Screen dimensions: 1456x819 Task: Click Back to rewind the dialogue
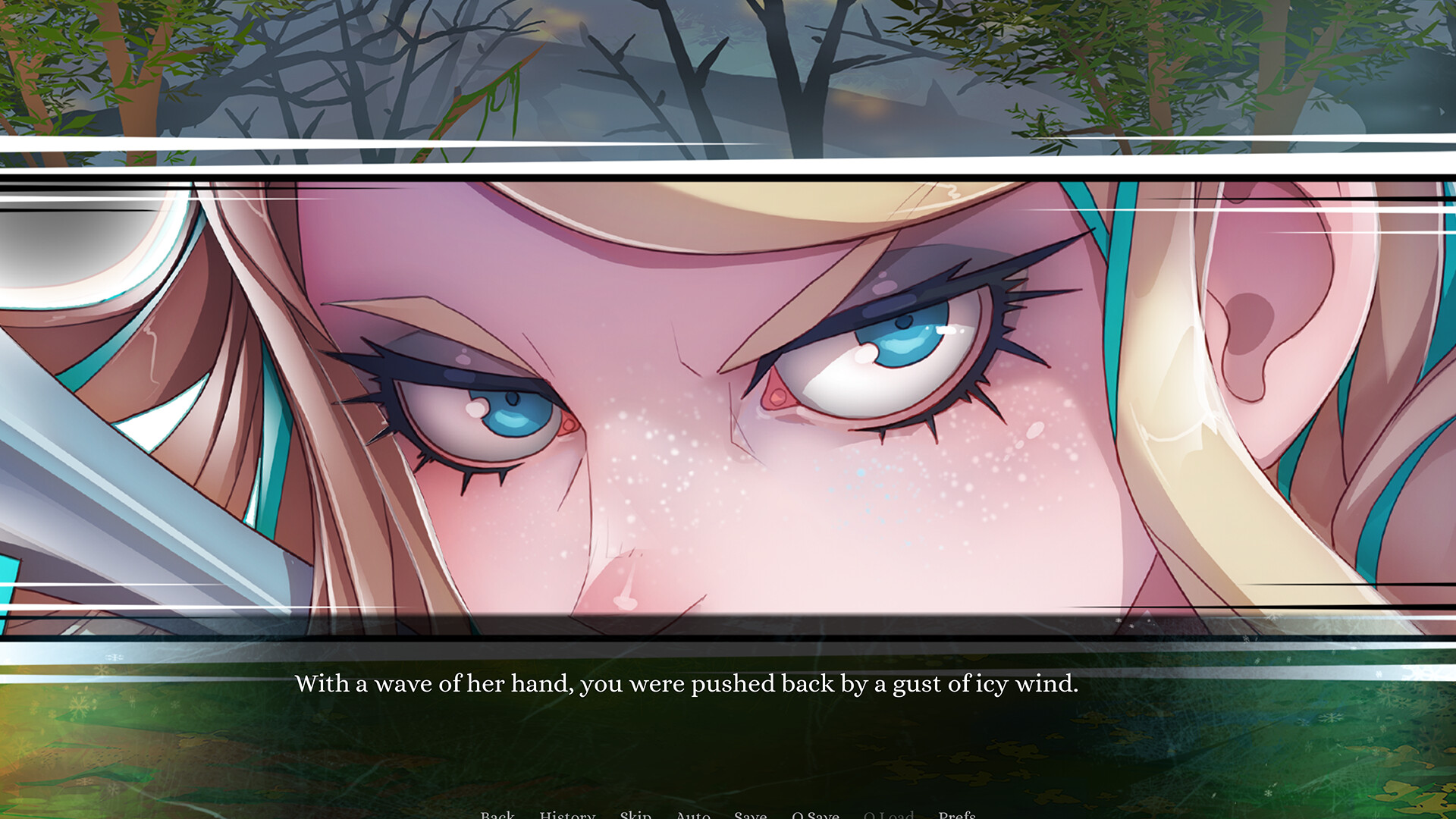(497, 814)
